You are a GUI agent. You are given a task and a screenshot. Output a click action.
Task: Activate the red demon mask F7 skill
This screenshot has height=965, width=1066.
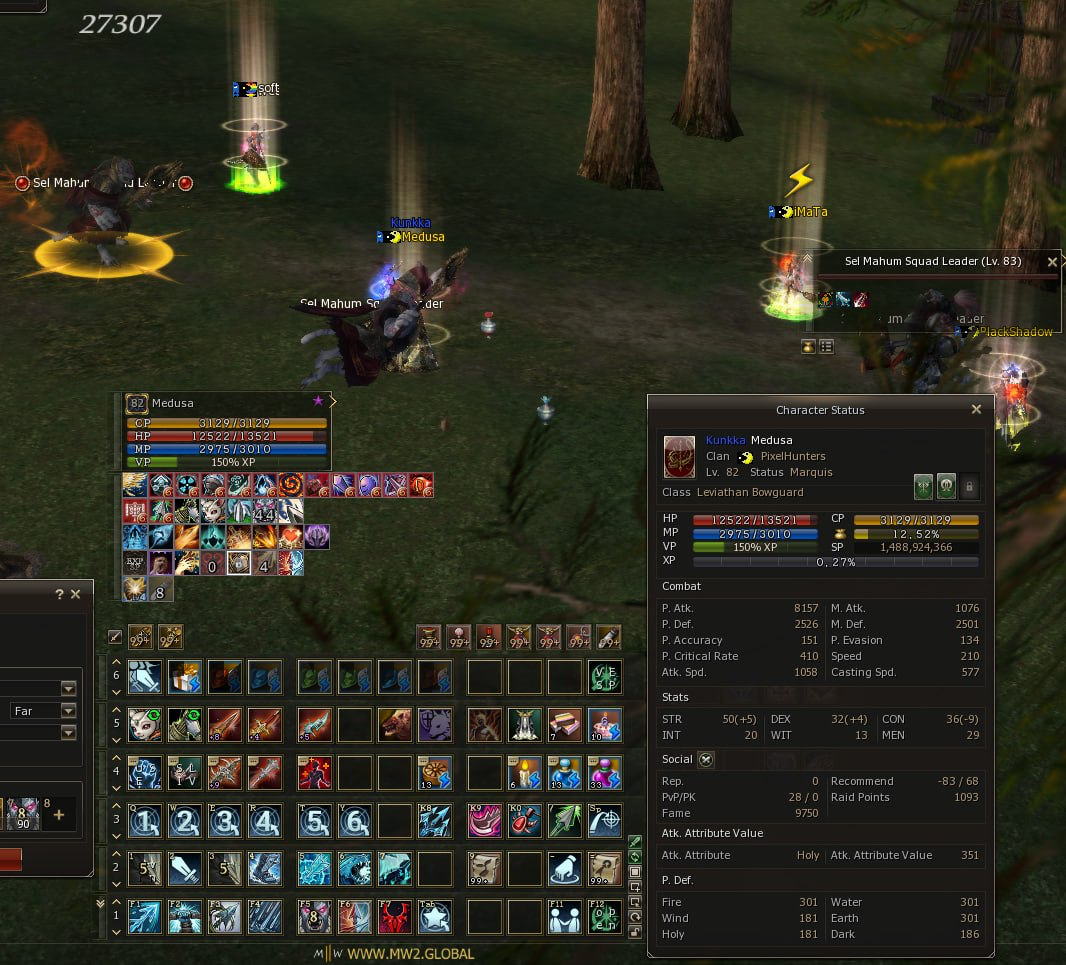click(396, 916)
